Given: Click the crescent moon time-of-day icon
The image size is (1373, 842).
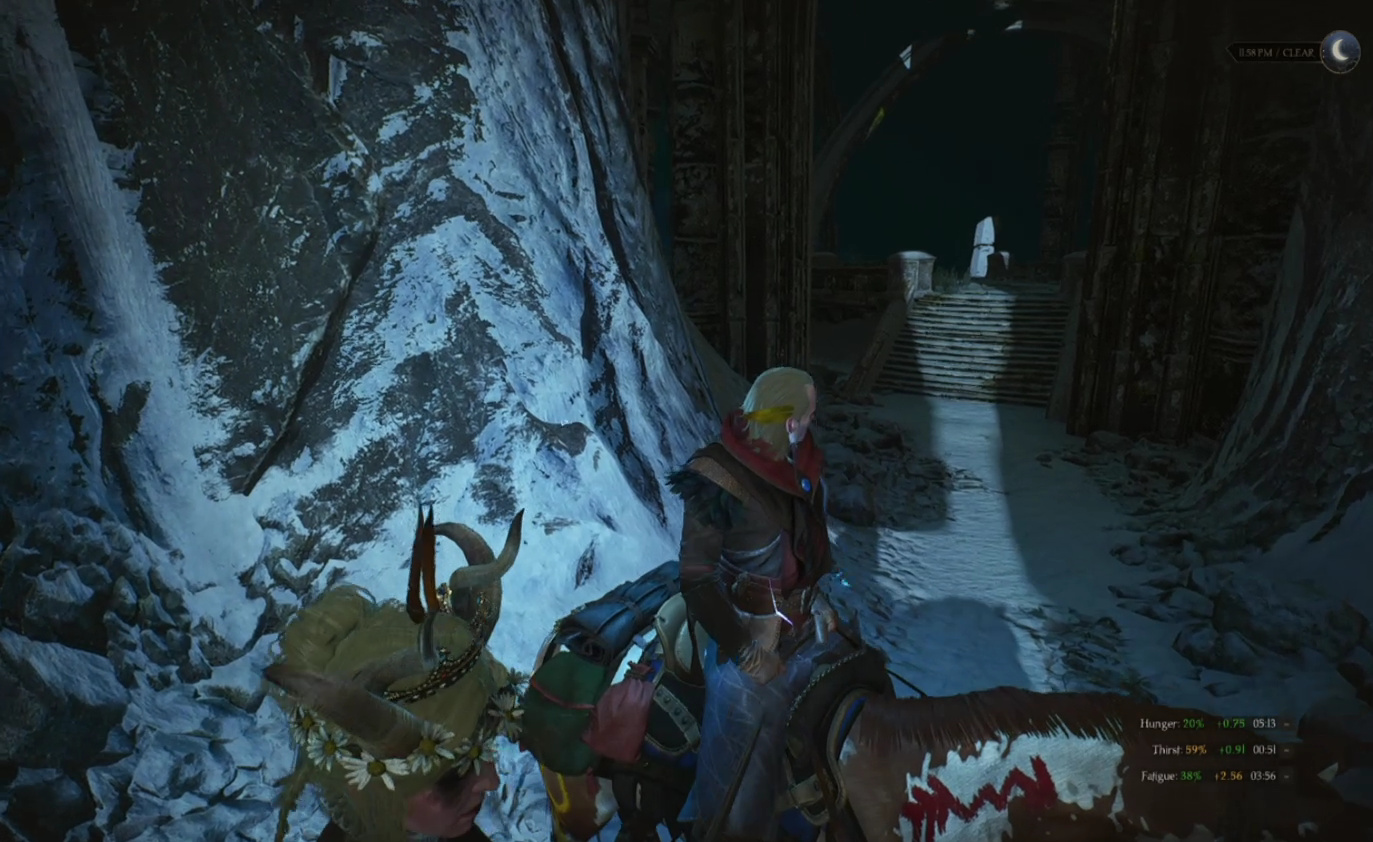Looking at the screenshot, I should tap(1340, 50).
